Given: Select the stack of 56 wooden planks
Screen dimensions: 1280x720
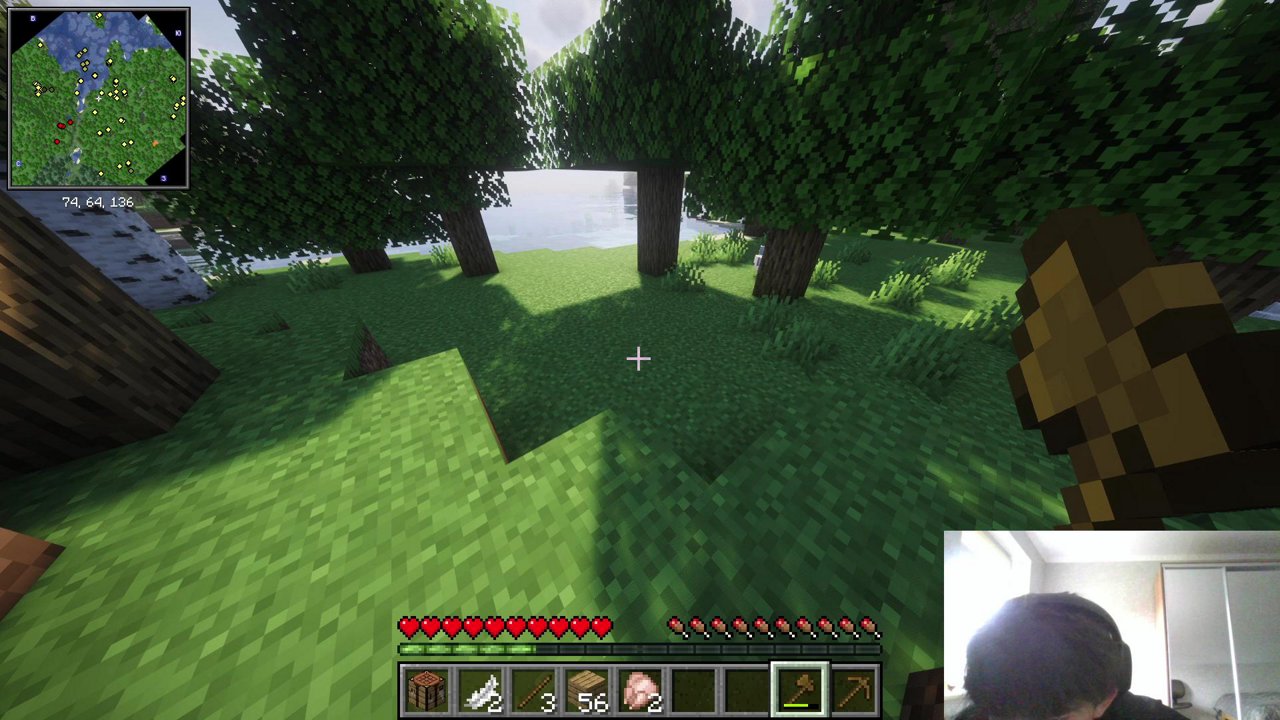Looking at the screenshot, I should 590,686.
